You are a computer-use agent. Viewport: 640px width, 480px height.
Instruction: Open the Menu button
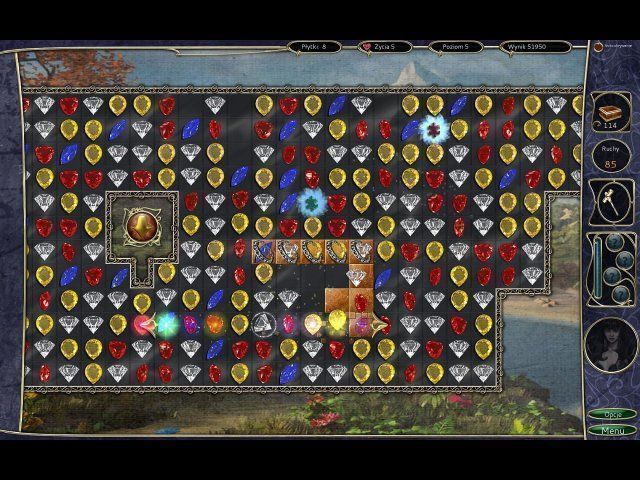pyautogui.click(x=611, y=430)
